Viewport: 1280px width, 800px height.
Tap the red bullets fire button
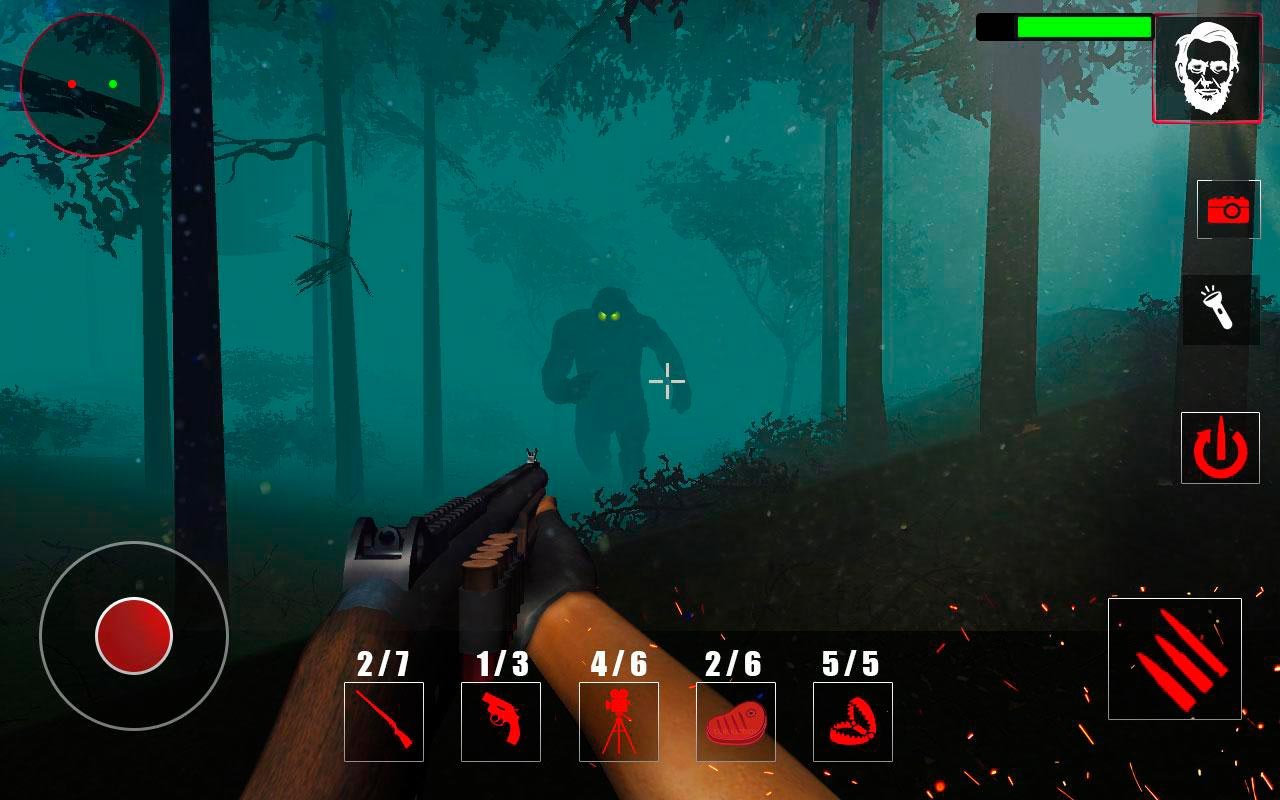coord(1175,658)
